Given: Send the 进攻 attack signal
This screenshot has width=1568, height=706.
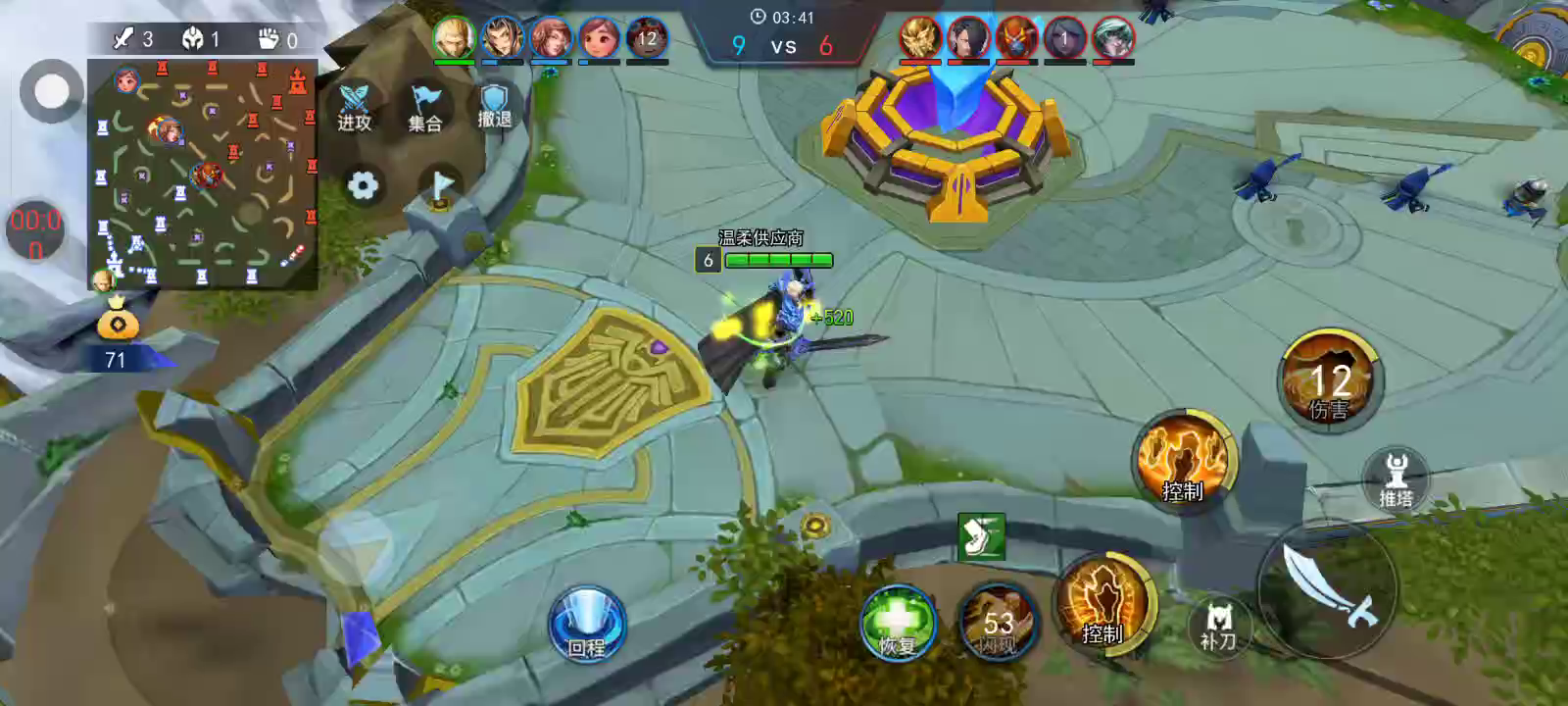Looking at the screenshot, I should pyautogui.click(x=354, y=107).
